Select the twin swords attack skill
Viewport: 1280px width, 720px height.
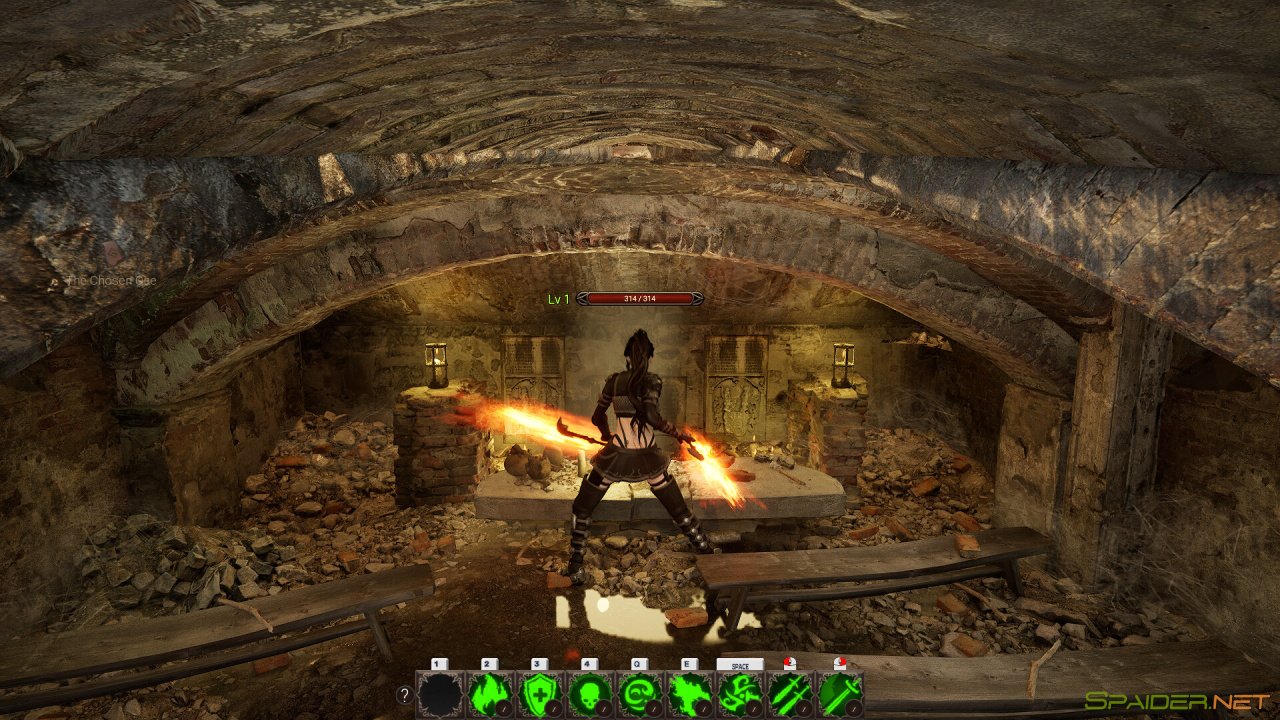click(790, 694)
